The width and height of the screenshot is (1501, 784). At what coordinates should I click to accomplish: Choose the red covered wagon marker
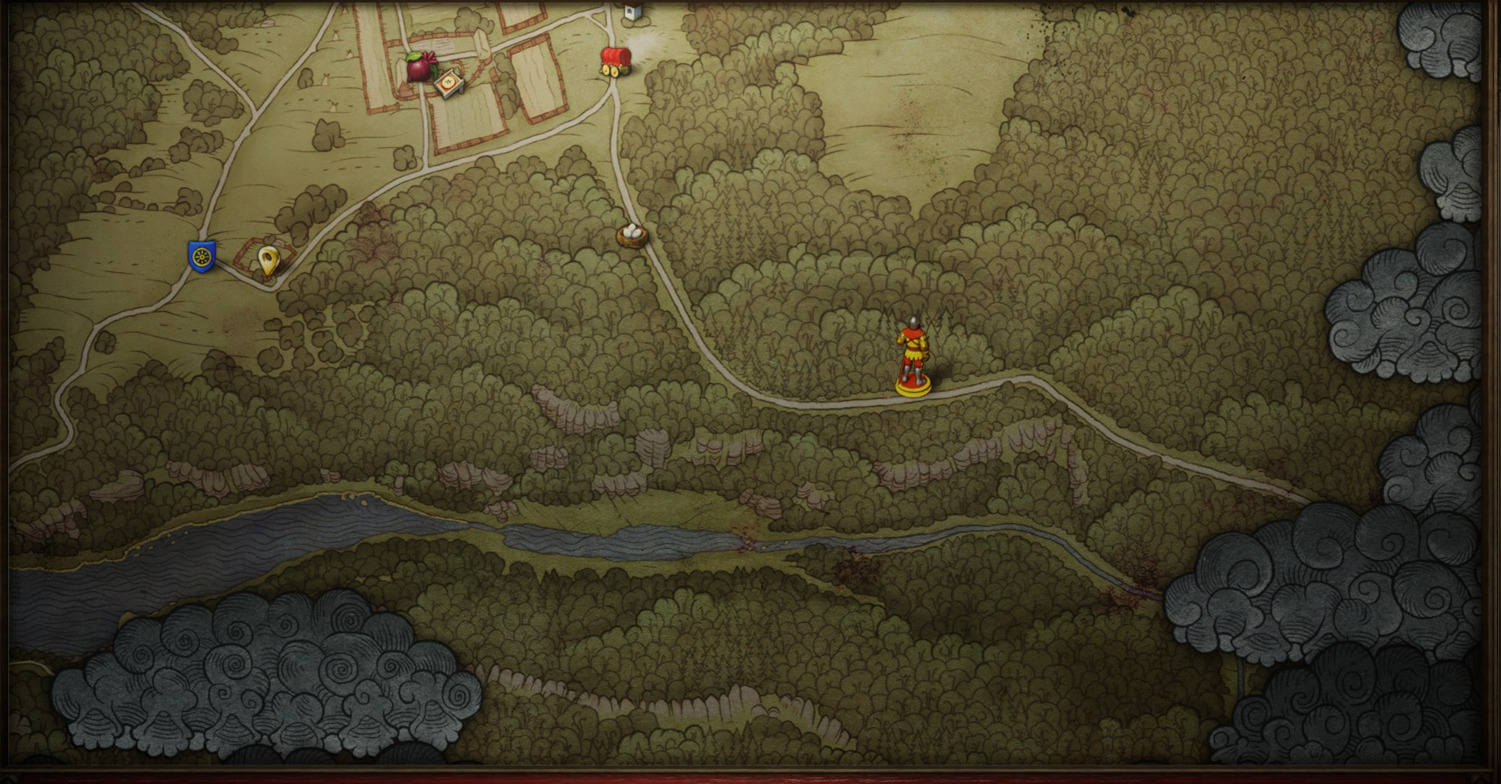click(614, 60)
